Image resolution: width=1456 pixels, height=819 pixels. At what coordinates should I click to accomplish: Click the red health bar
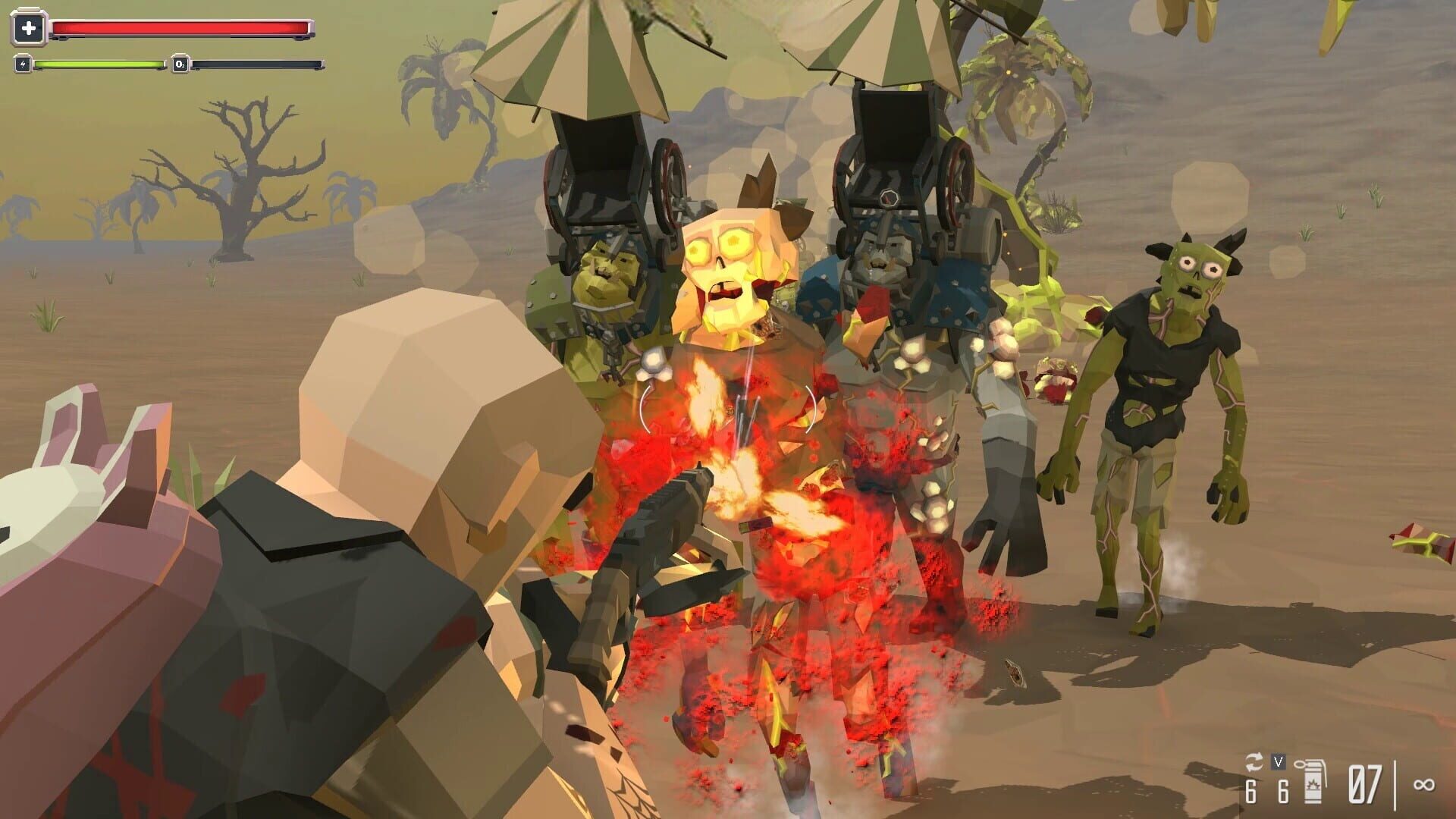coord(182,28)
